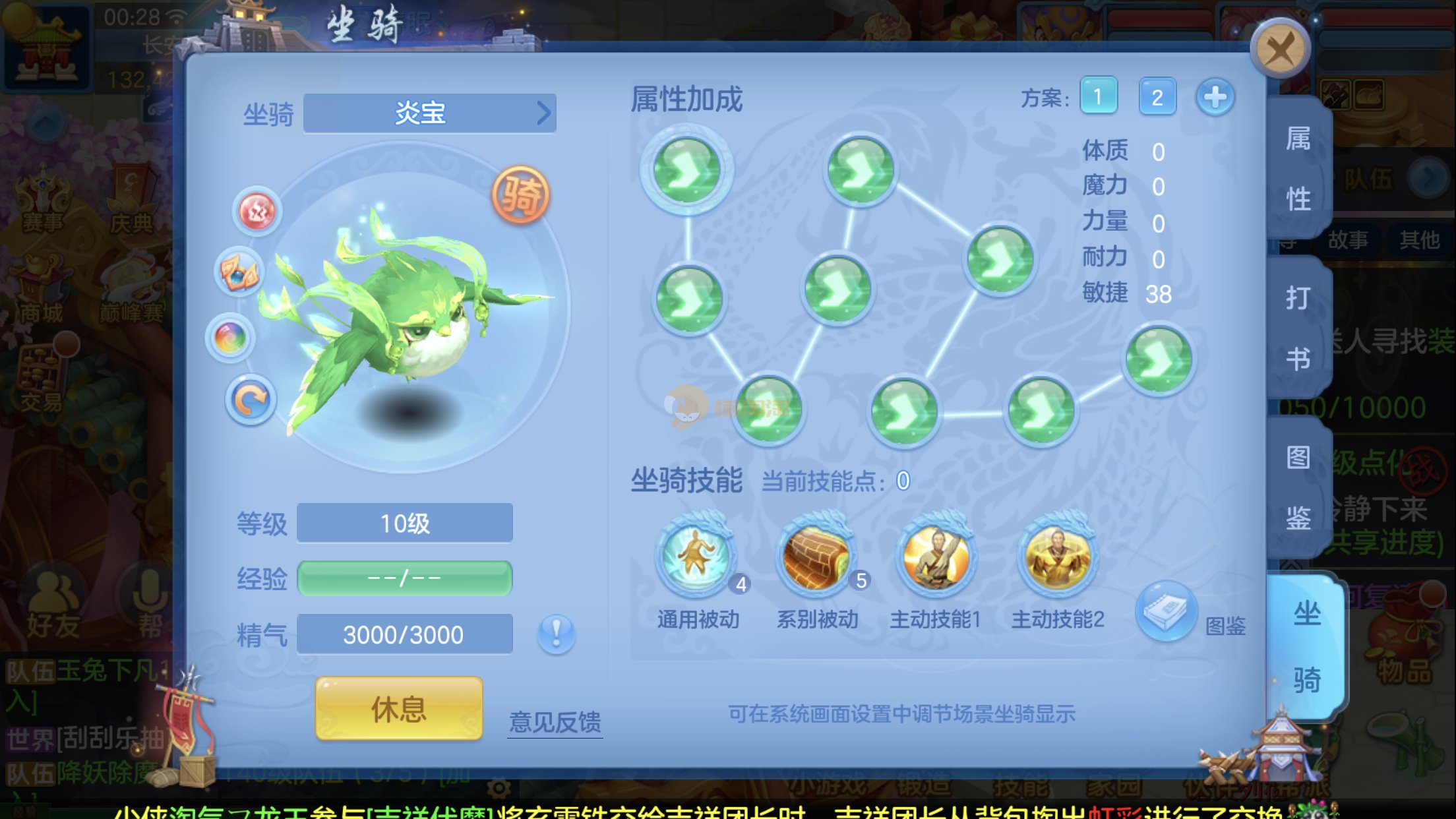Open the 图鉴 side tab

pos(1298,487)
